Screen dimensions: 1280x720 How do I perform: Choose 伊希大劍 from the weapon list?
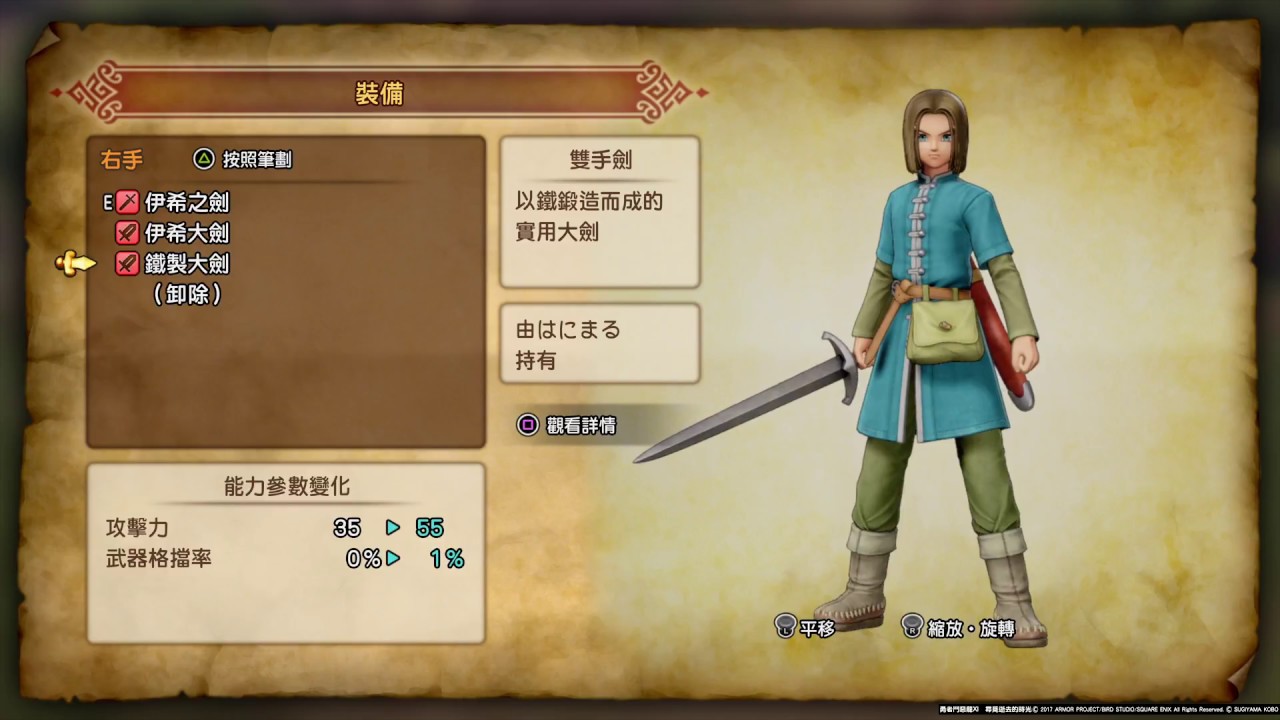point(186,234)
